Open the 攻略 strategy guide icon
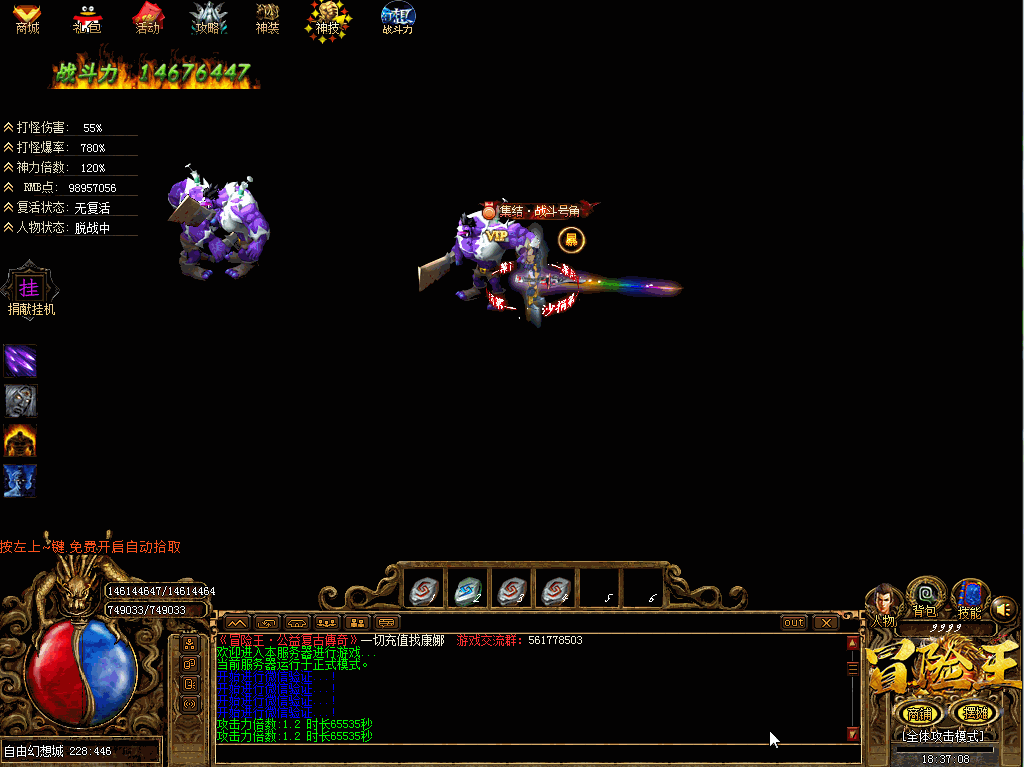 point(207,17)
